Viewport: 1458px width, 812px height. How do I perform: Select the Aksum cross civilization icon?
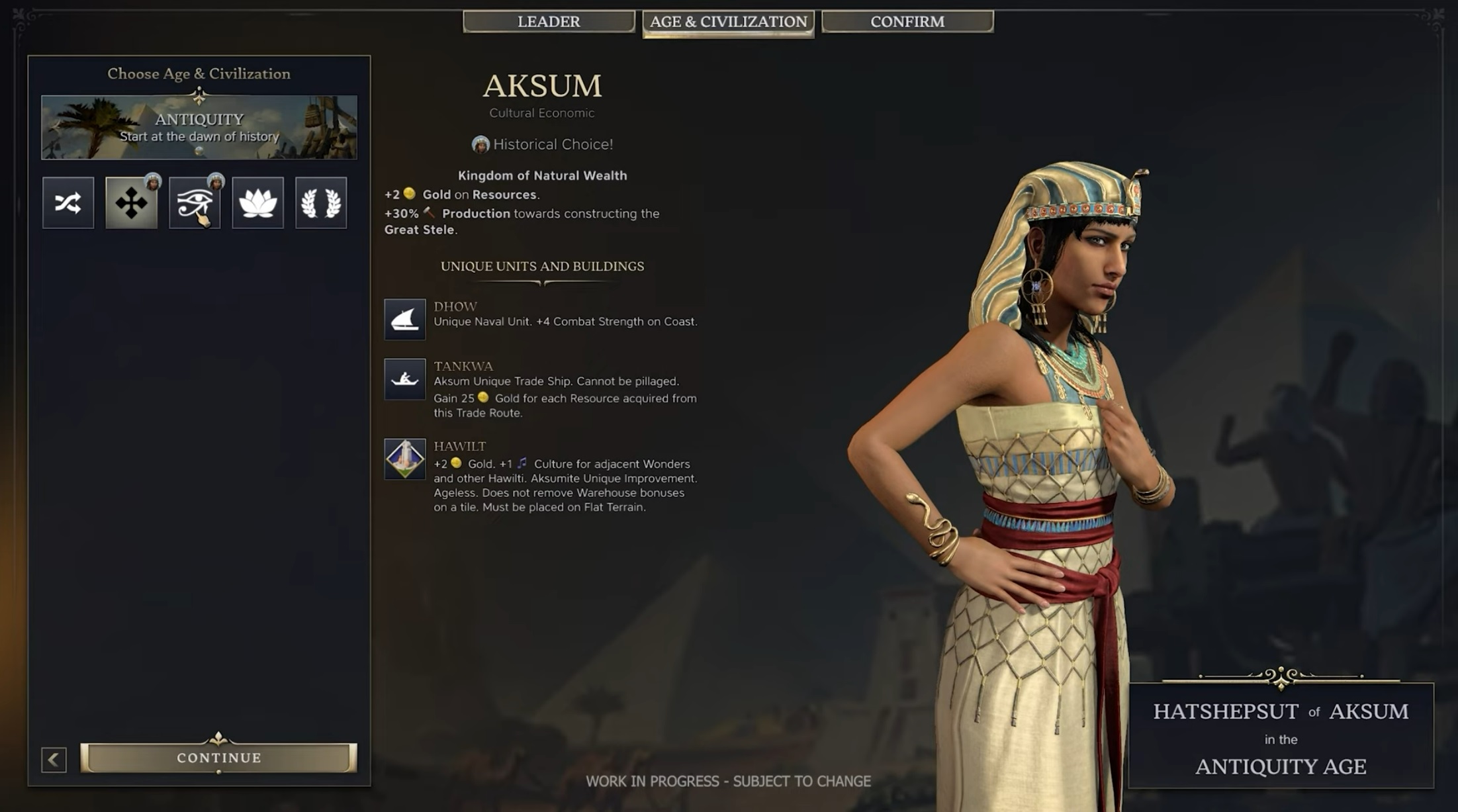coord(132,203)
